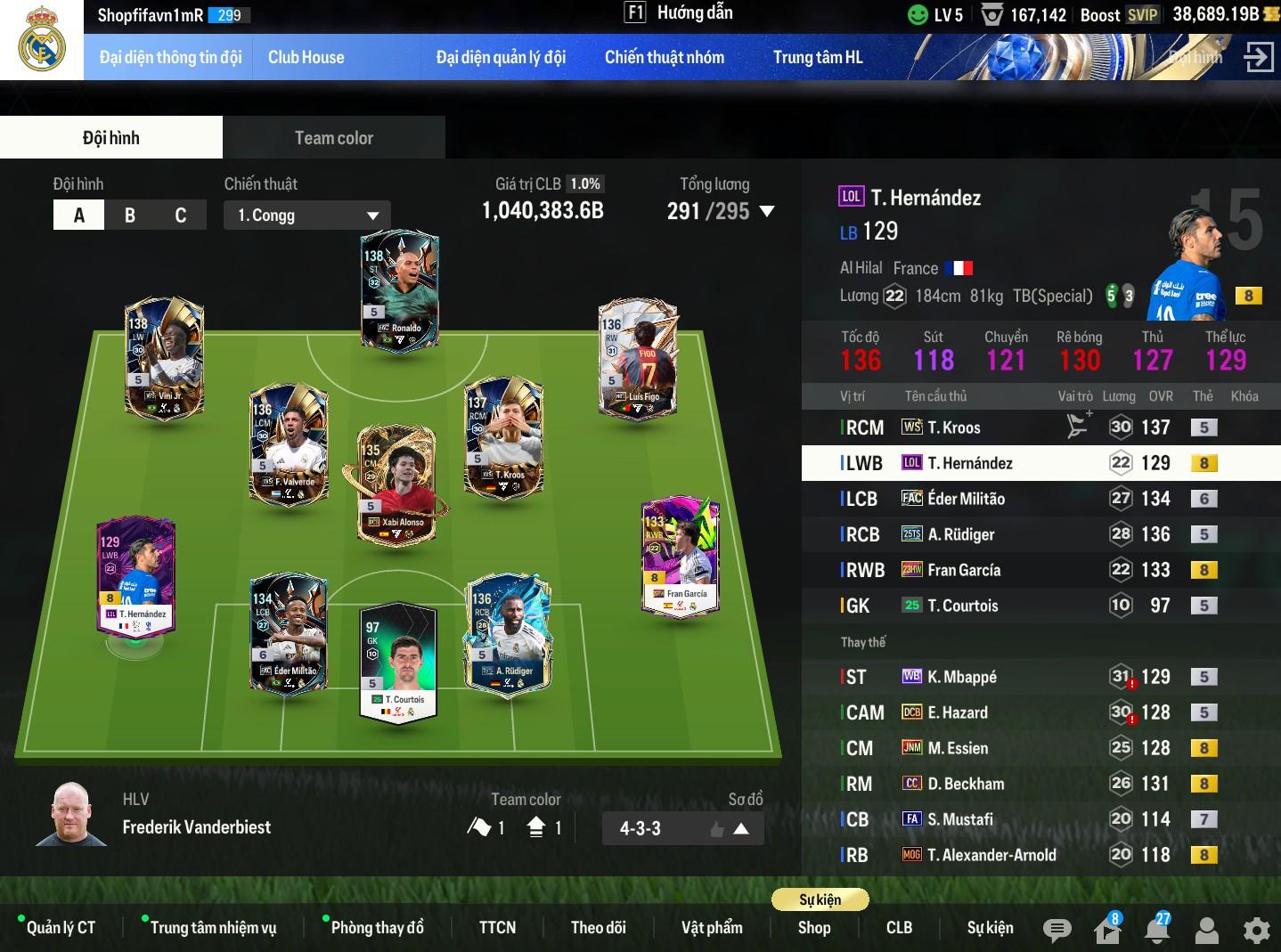The width and height of the screenshot is (1281, 952).
Task: Open Phòng thay đồ locker room
Action: point(377,928)
